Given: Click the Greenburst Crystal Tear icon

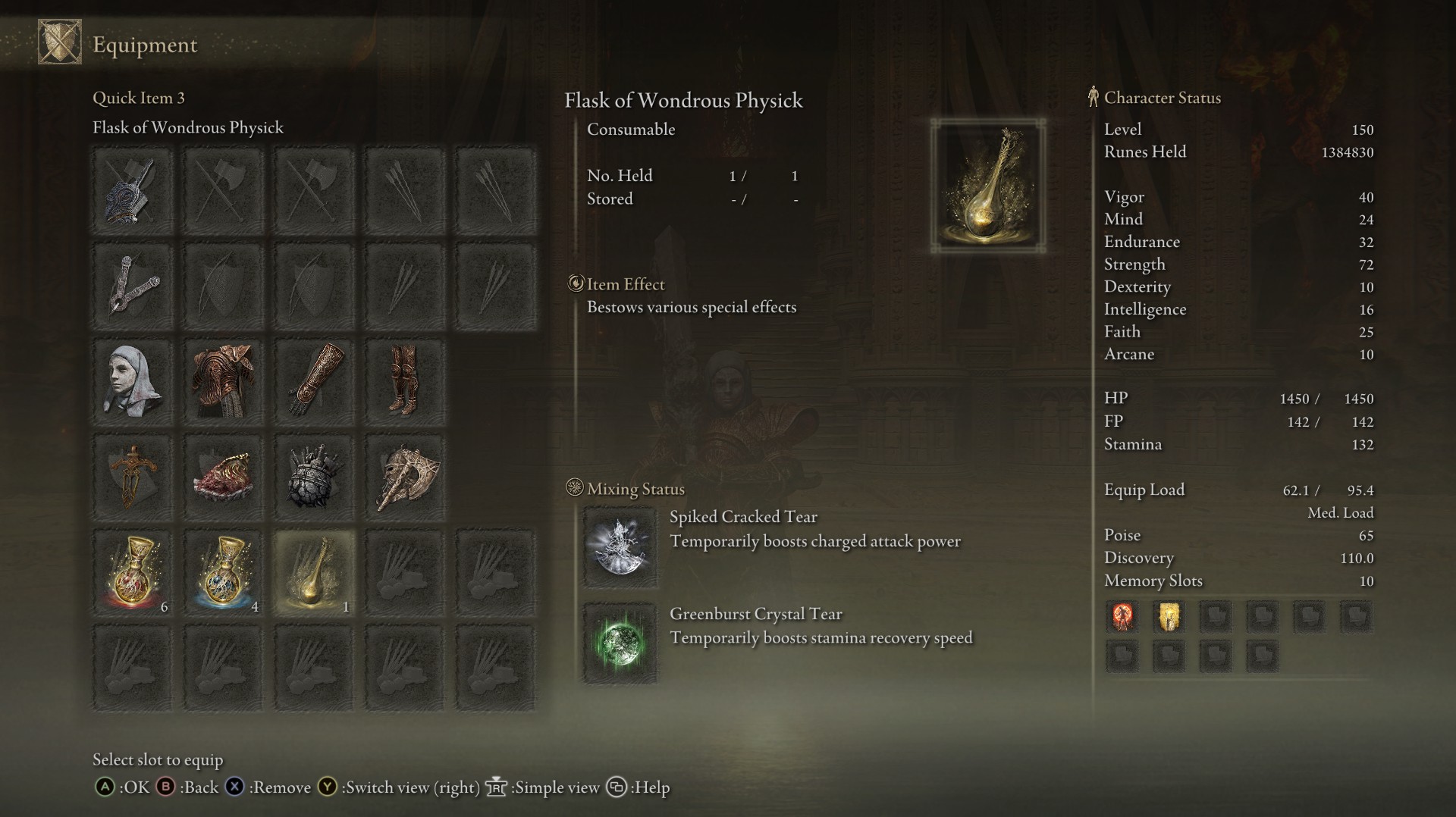Looking at the screenshot, I should tap(620, 643).
